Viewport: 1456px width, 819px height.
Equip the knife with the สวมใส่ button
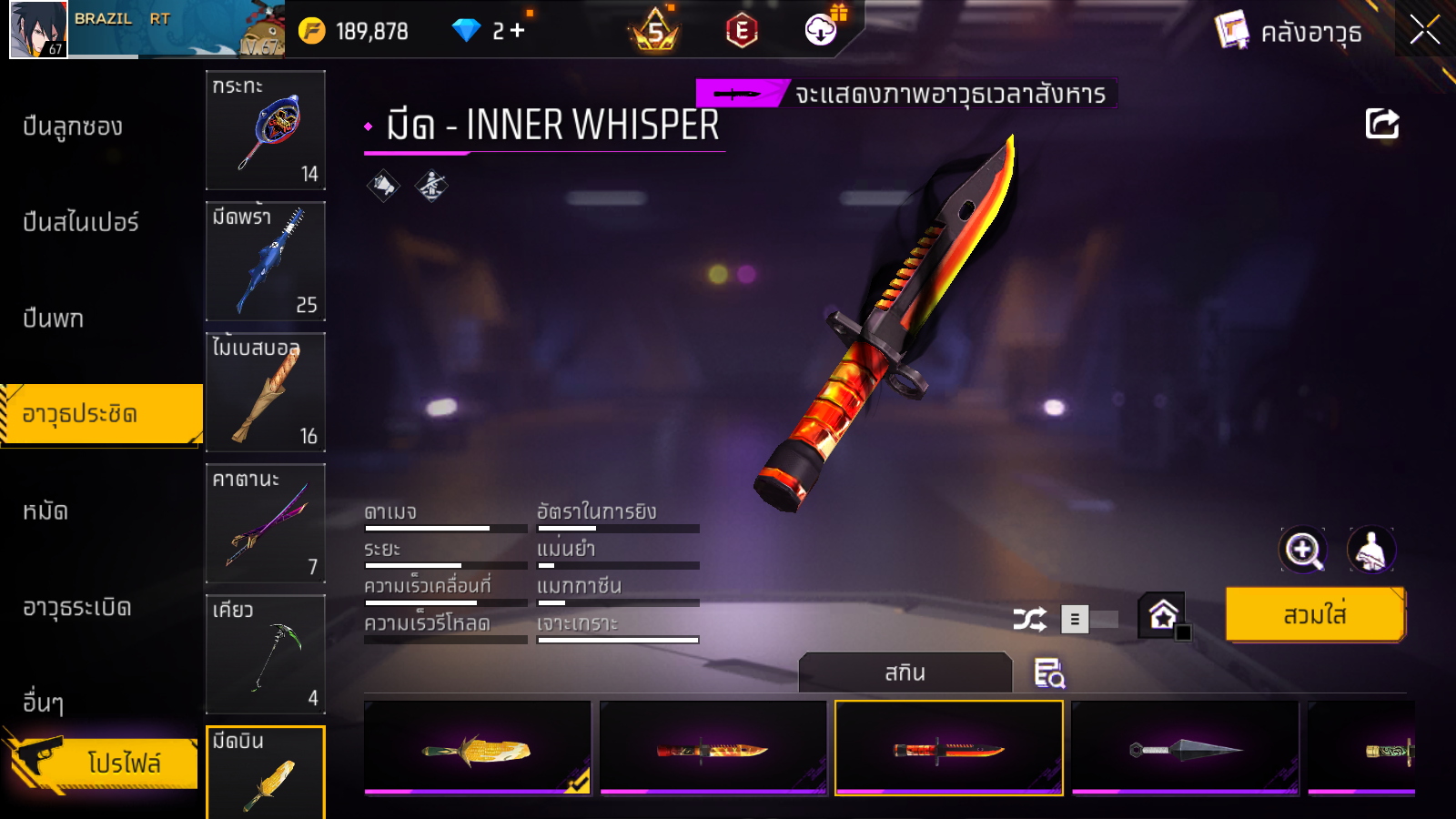(x=1315, y=615)
